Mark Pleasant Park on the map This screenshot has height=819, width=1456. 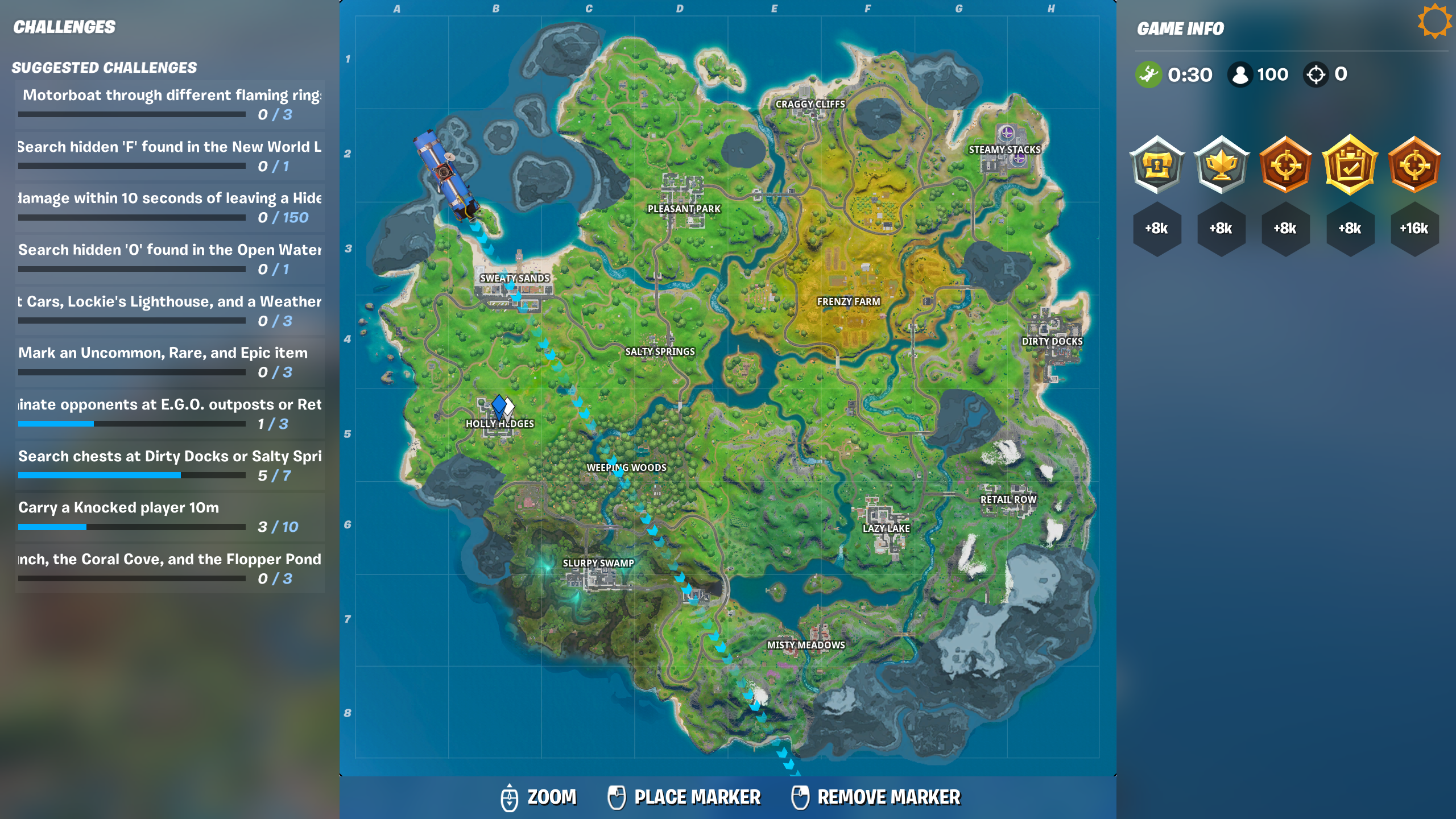click(x=684, y=209)
